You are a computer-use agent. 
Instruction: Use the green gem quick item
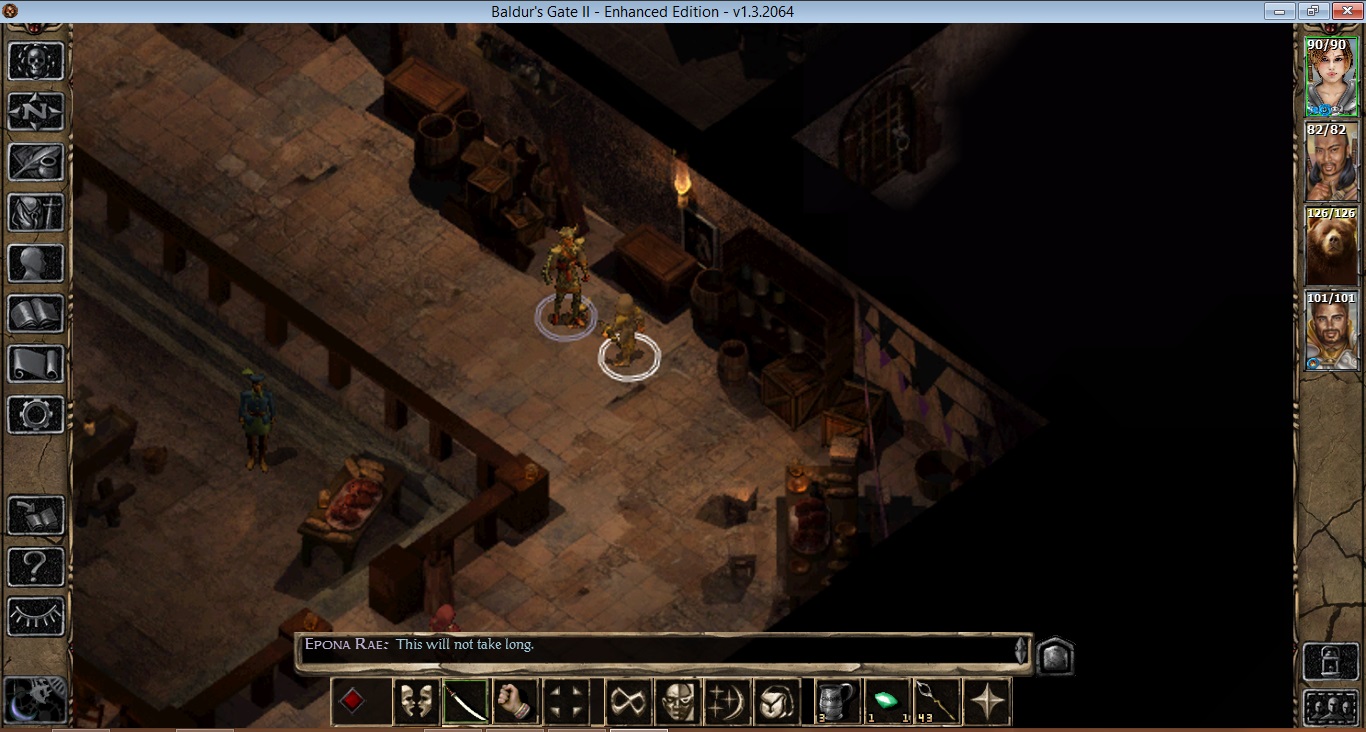tap(887, 701)
